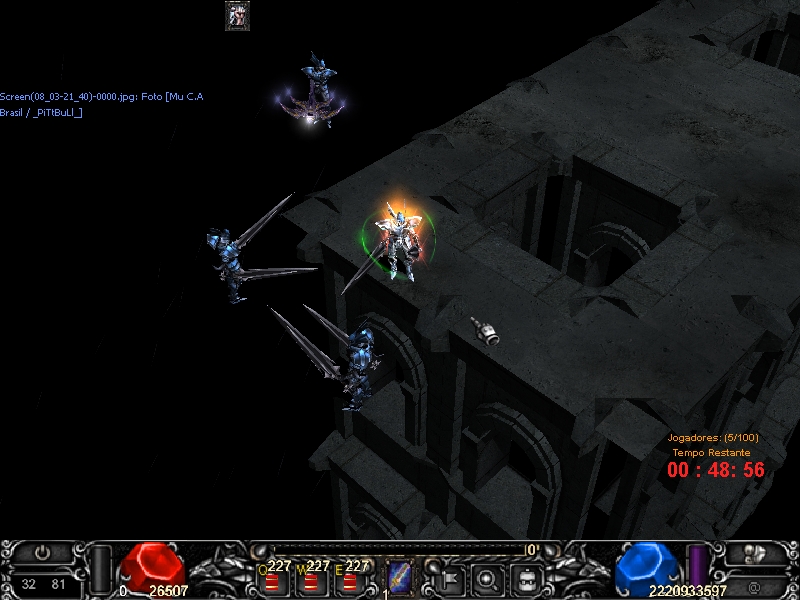Use the potion in the Q slot
Viewport: 800px width, 600px height.
point(270,581)
